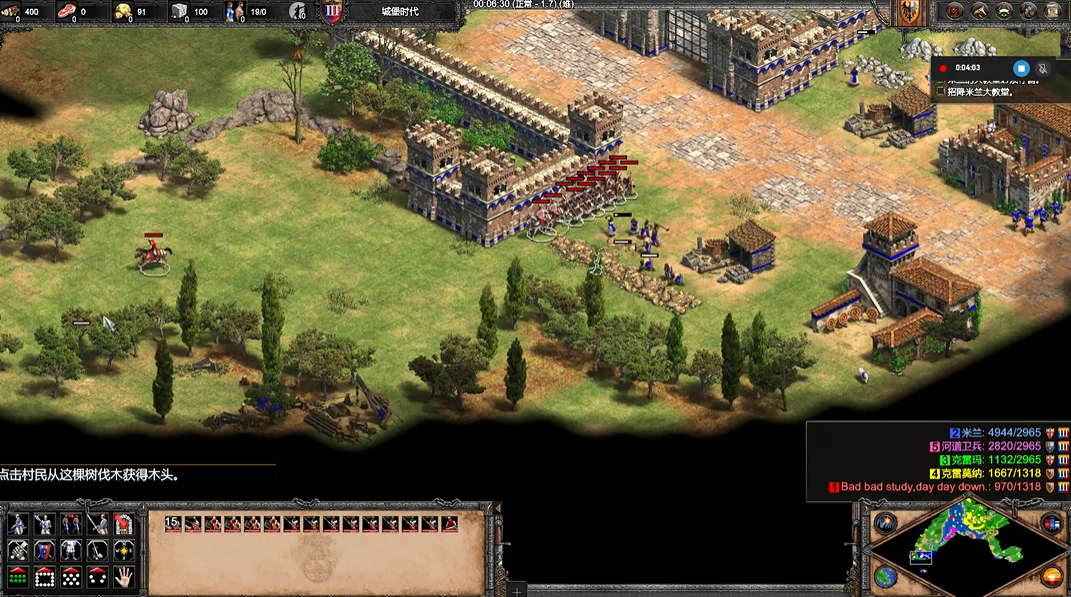Open the main menu icon
Screen dimensions: 1071x597
[x=1054, y=11]
